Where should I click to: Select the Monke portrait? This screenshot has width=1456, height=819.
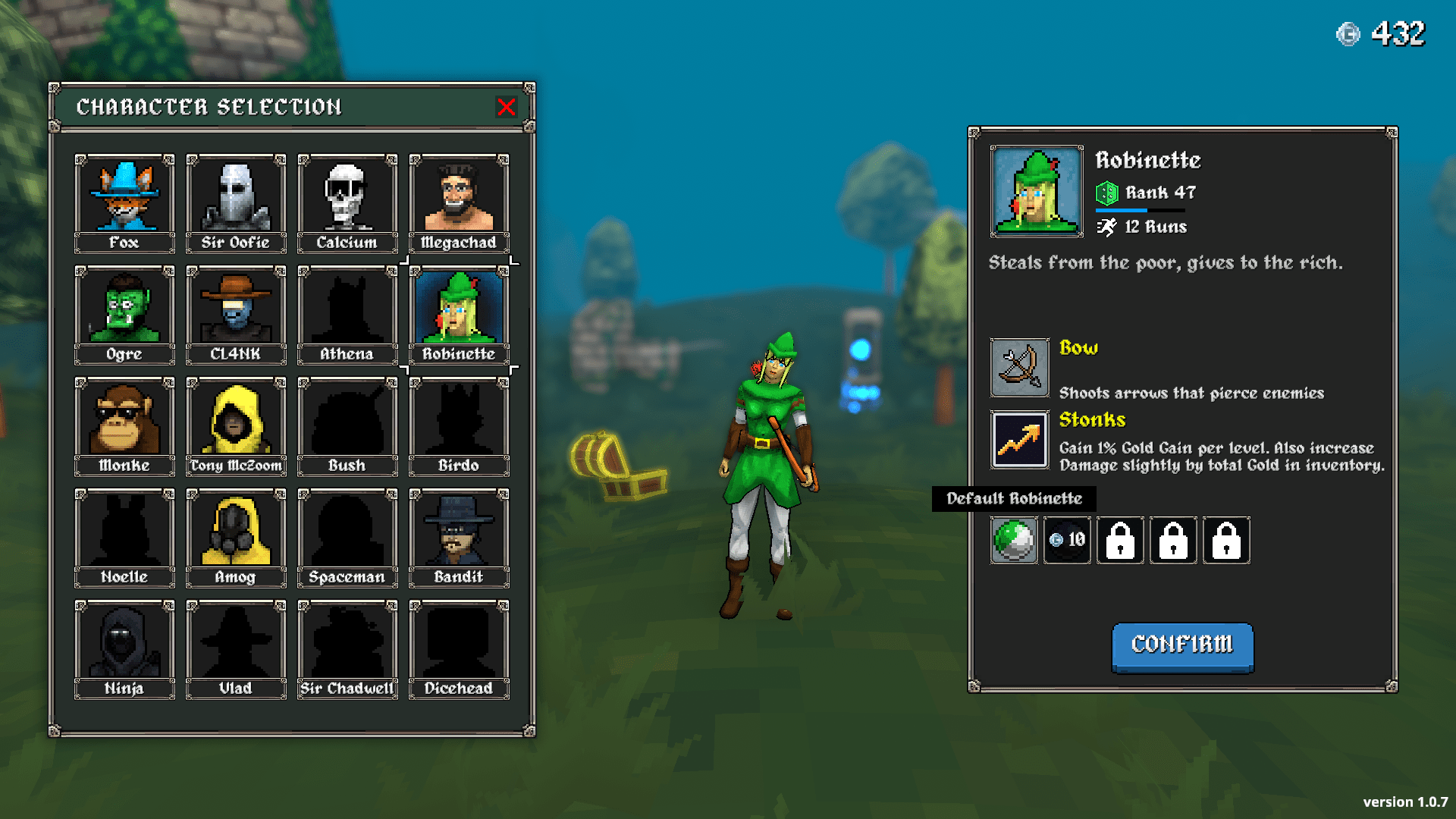[124, 419]
